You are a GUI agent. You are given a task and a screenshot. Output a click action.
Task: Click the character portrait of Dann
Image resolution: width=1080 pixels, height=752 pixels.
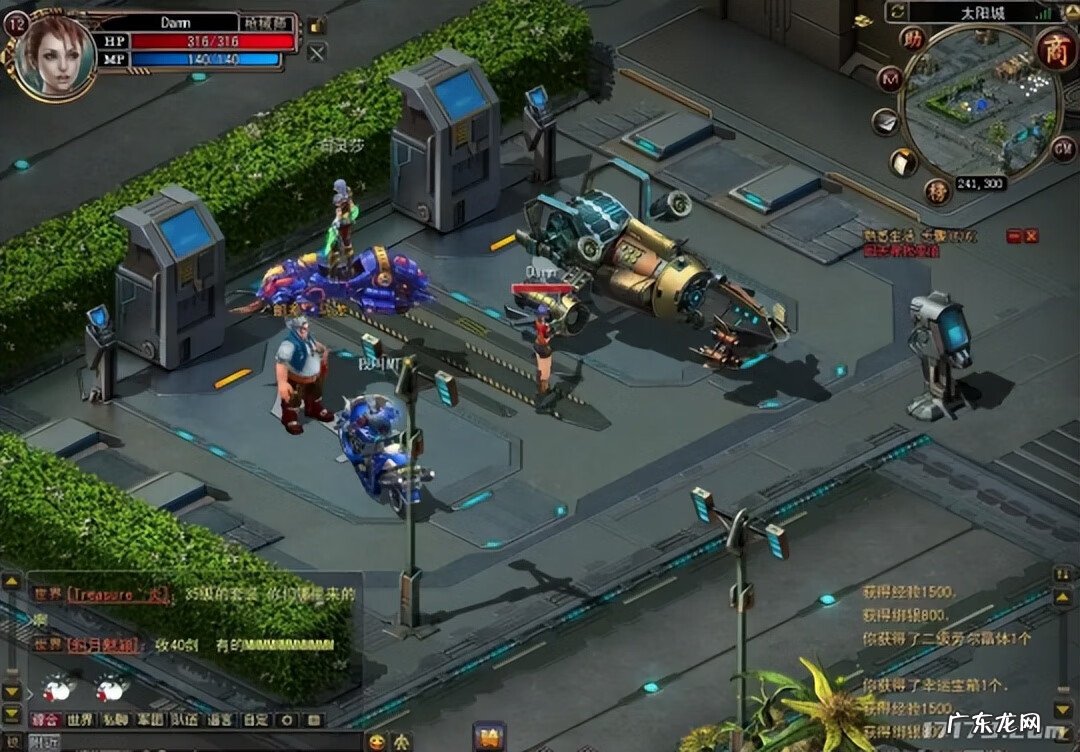click(x=55, y=55)
